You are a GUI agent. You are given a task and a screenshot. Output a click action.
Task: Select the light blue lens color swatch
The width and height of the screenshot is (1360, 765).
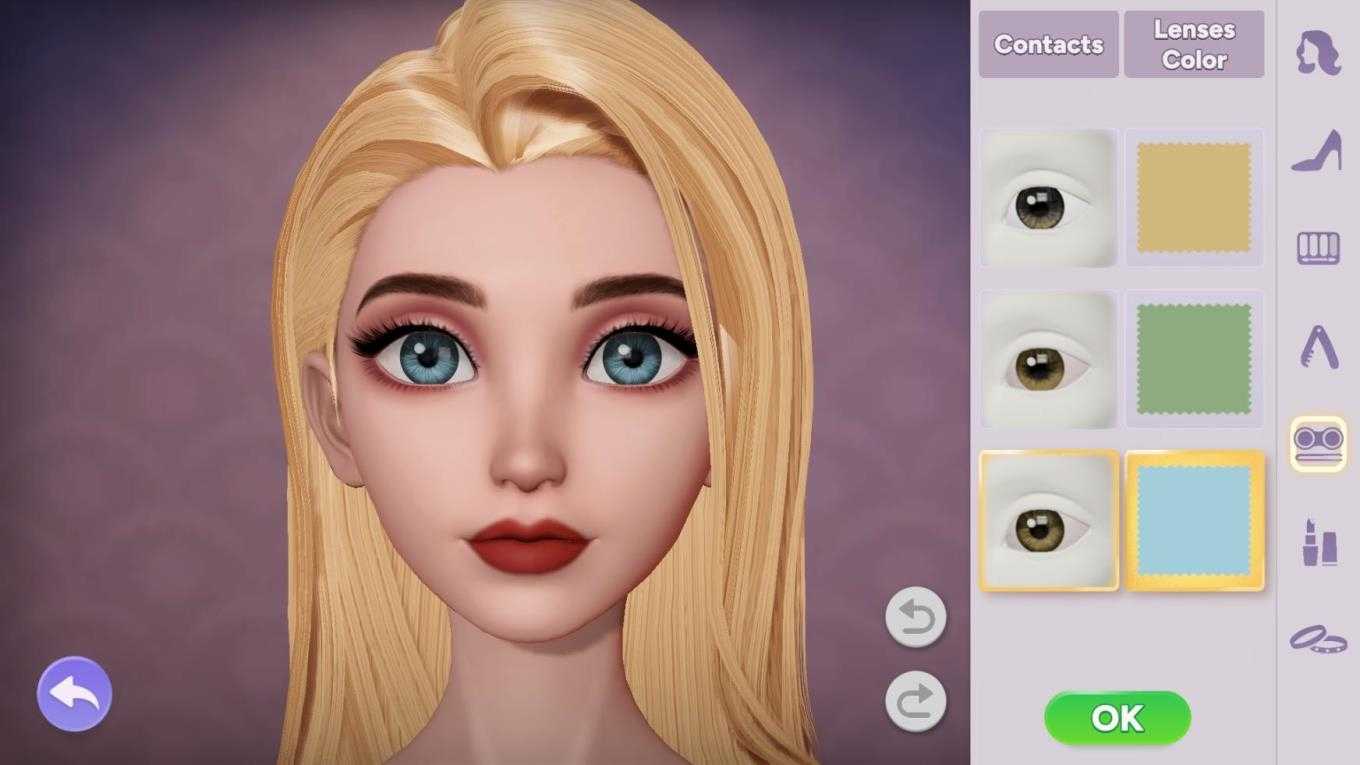[x=1194, y=520]
